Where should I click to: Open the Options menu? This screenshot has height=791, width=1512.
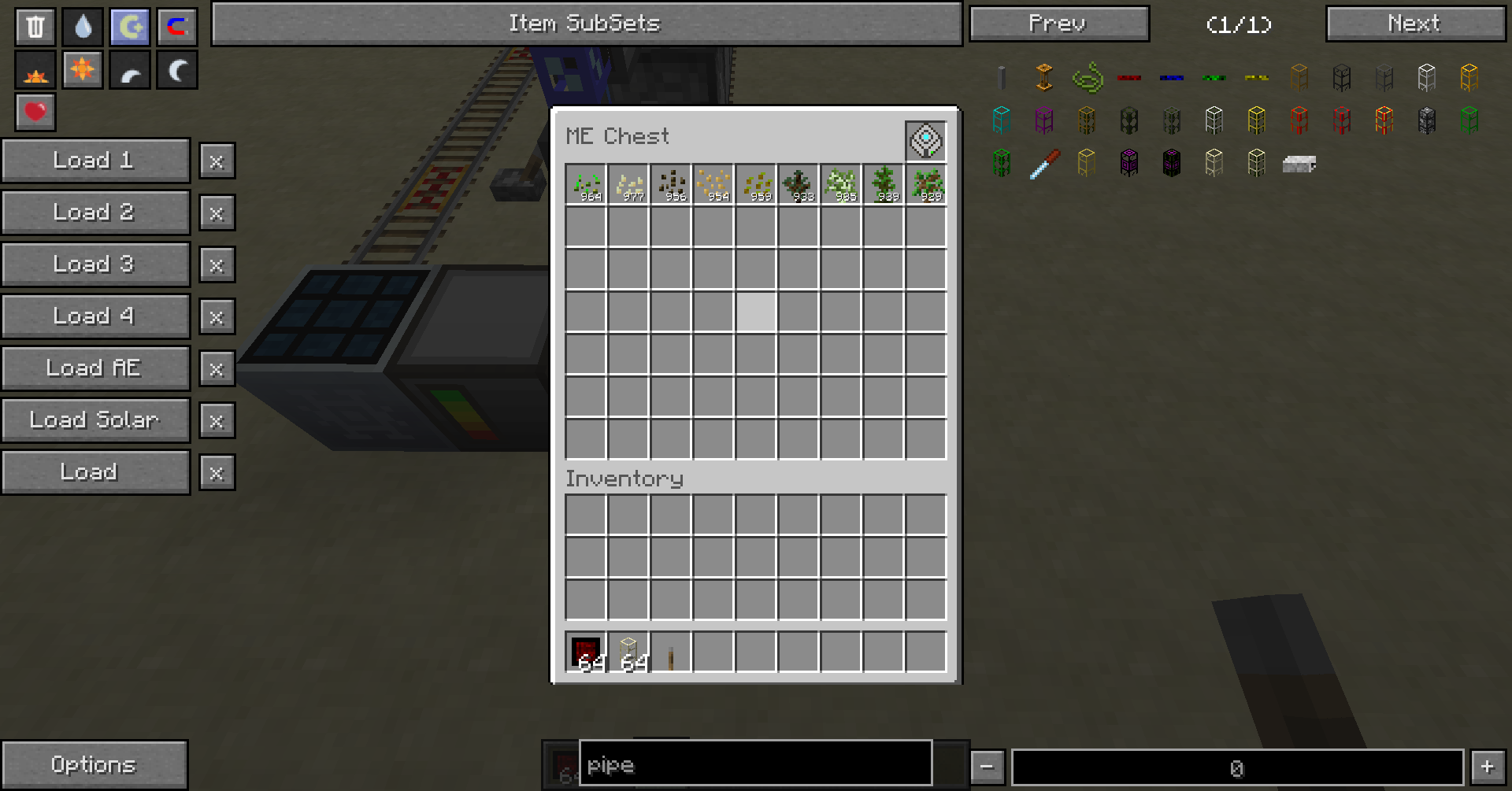click(x=94, y=764)
